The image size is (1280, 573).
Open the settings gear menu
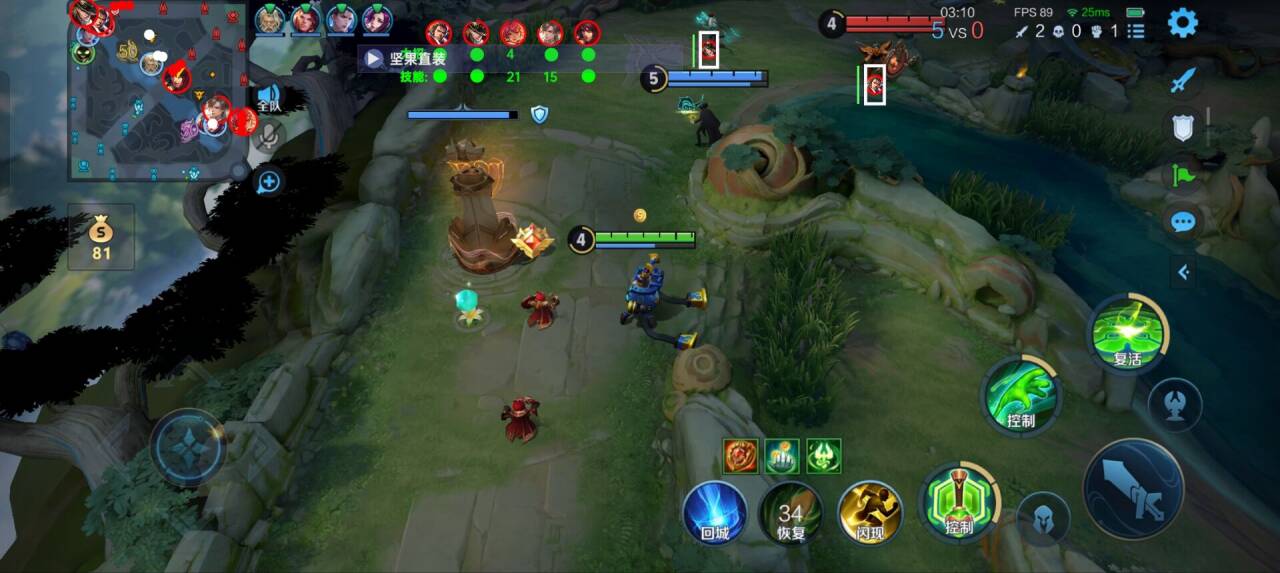click(x=1183, y=22)
